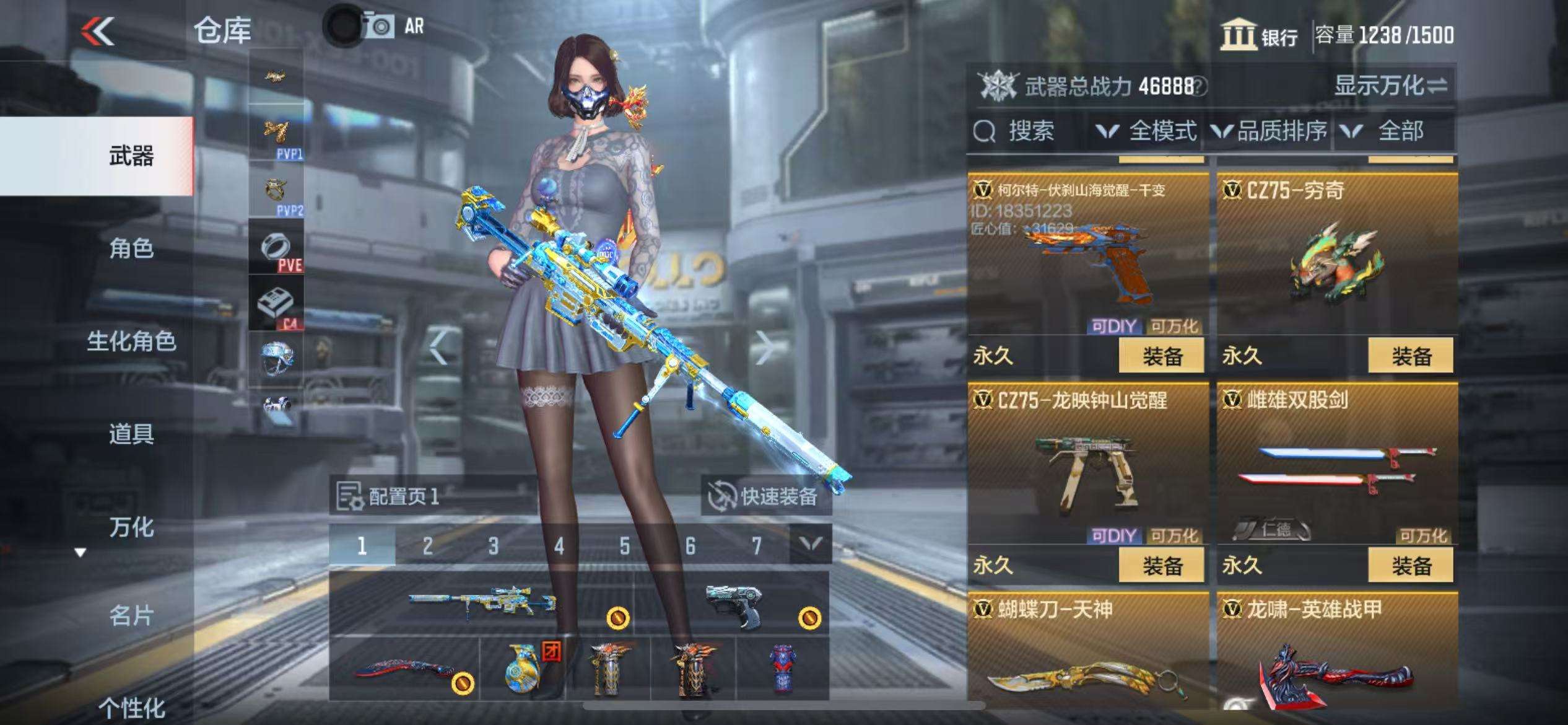Switch to loadout page 3
Screen dimensions: 1568x725
[493, 546]
